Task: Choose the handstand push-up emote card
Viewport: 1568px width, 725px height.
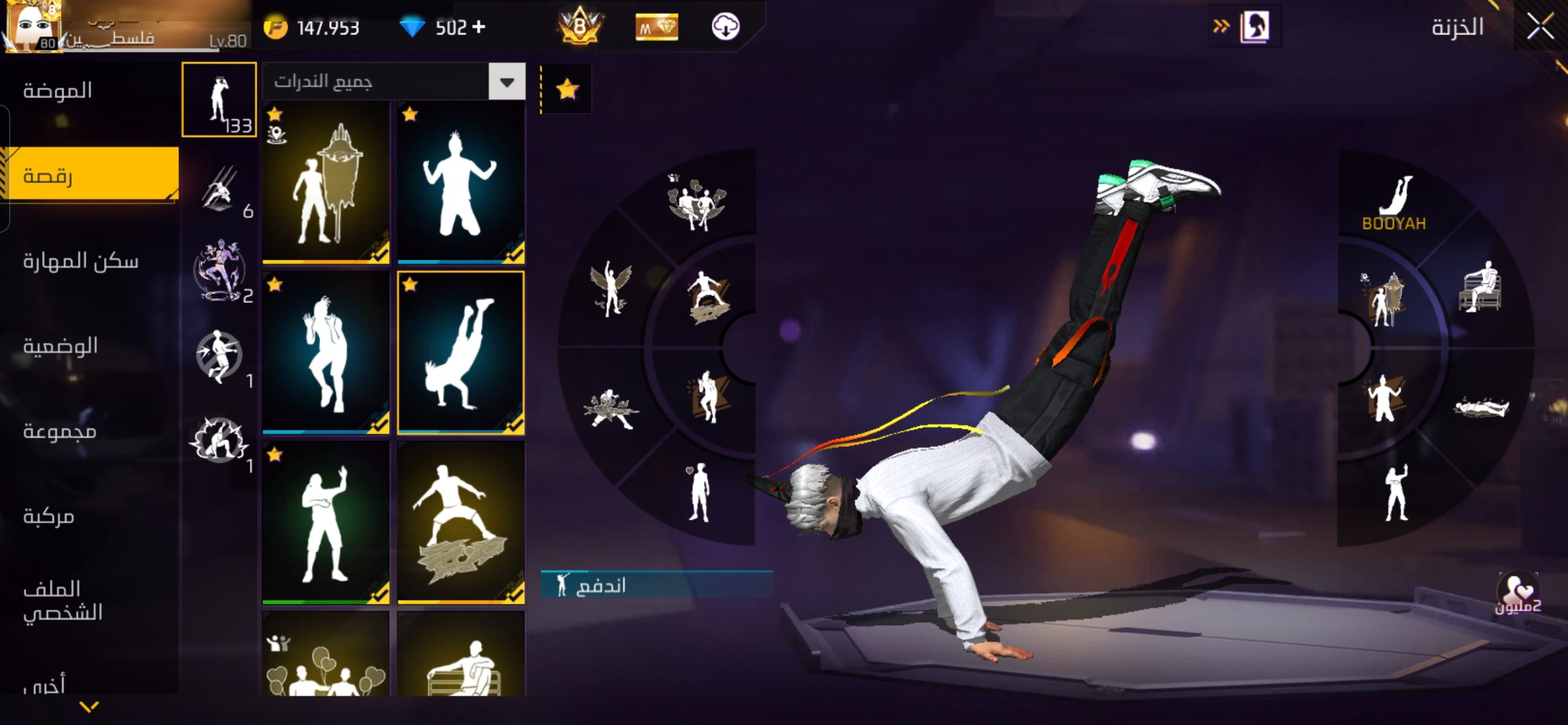Action: (461, 353)
